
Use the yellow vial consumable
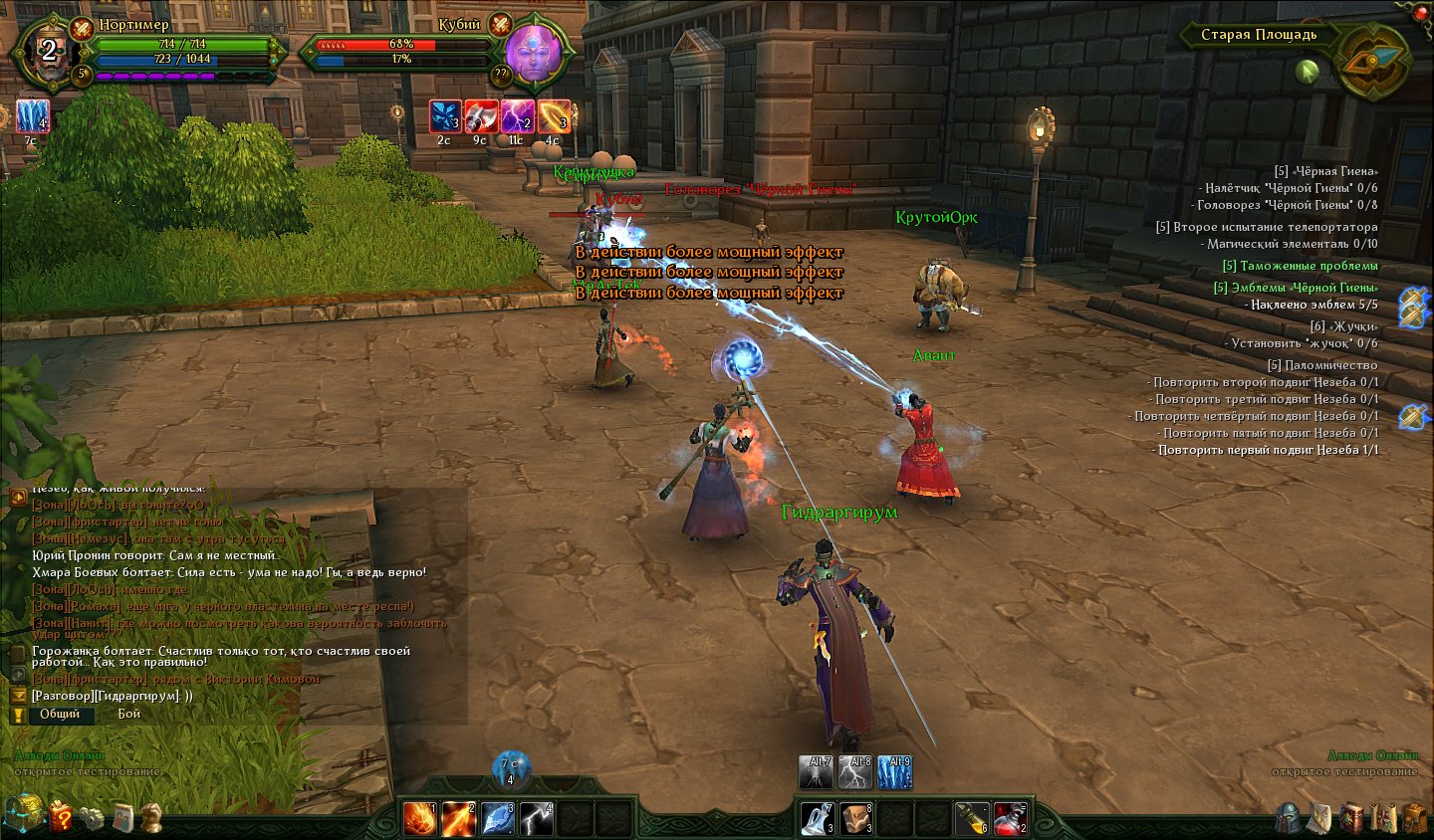pyautogui.click(x=972, y=818)
